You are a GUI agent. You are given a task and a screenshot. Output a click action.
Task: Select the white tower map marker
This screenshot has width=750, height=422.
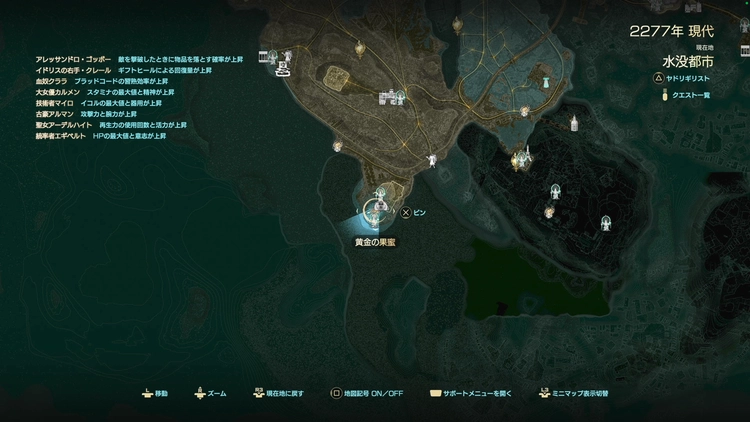[574, 123]
